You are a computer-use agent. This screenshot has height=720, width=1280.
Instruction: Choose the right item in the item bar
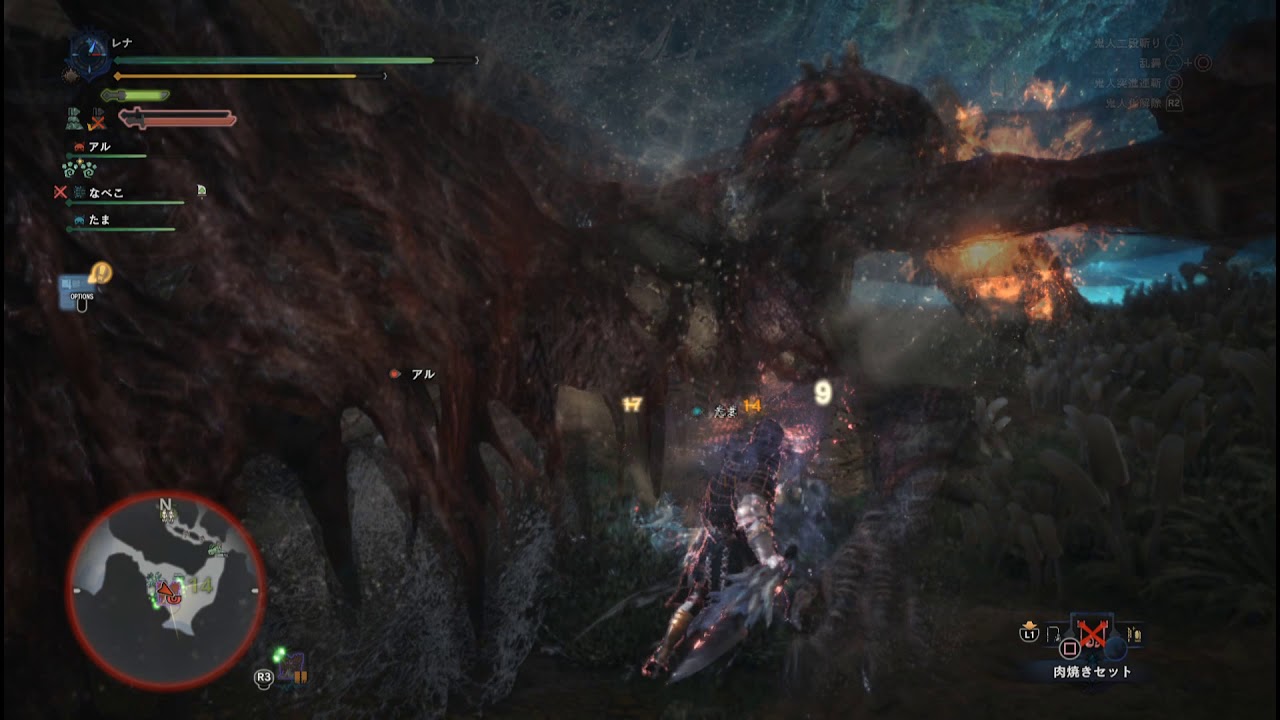(x=1133, y=633)
